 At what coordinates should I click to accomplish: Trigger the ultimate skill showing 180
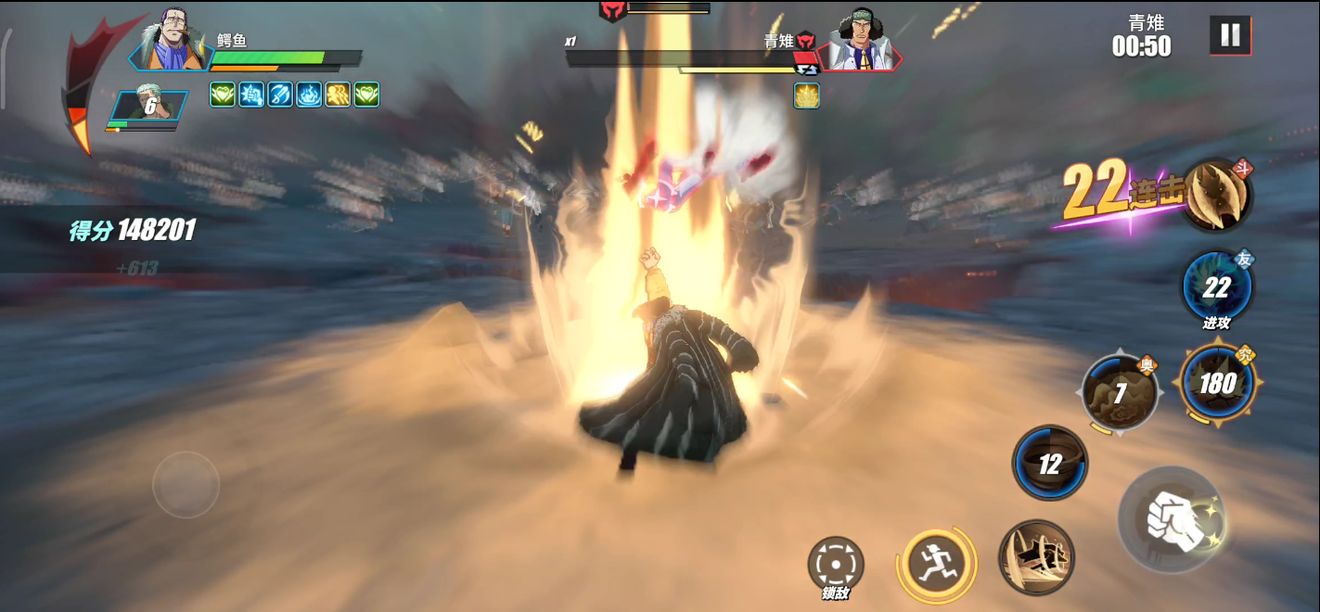[x=1217, y=383]
